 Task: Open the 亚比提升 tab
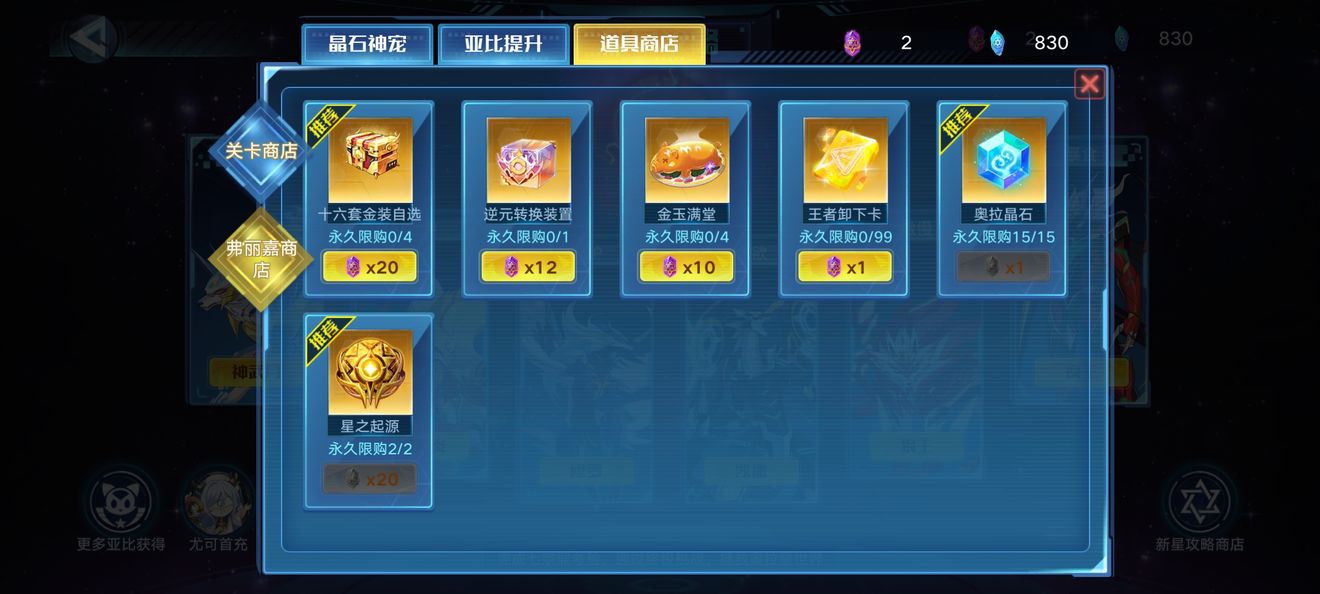coord(503,45)
